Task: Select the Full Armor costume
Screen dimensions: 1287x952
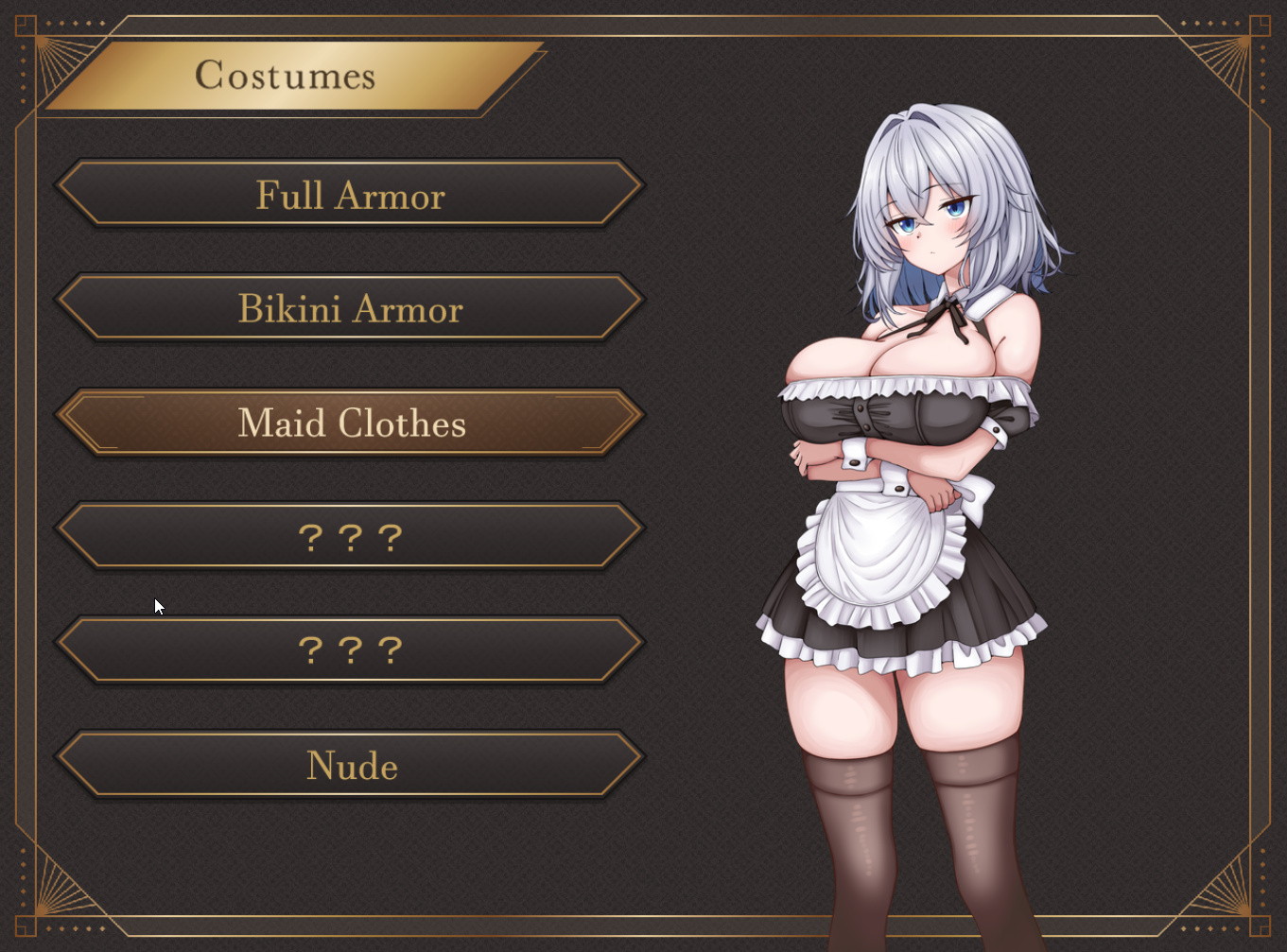Action: pos(350,195)
